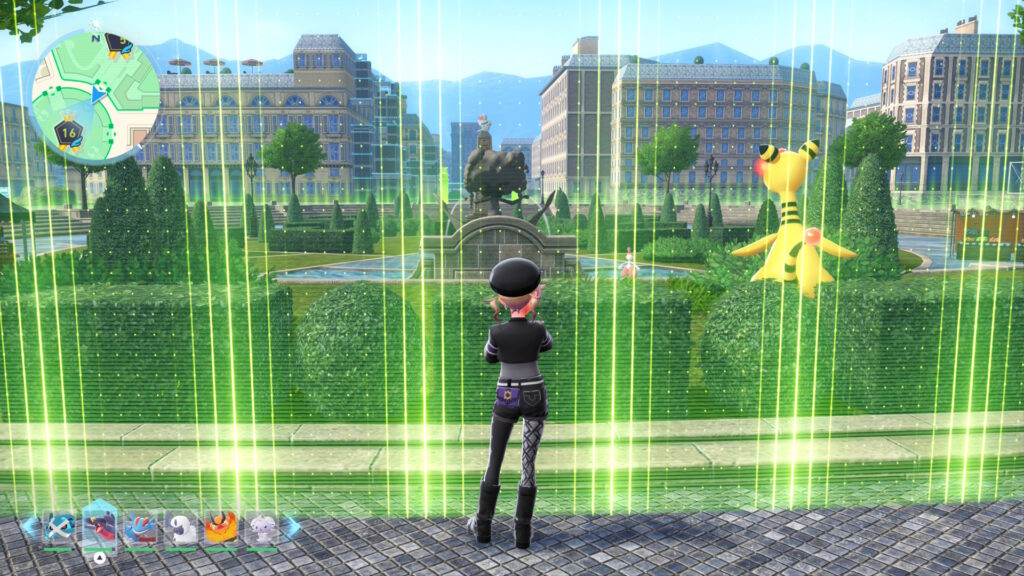Pick the orange fire Pokémon party slot
This screenshot has height=576, width=1024.
(221, 528)
